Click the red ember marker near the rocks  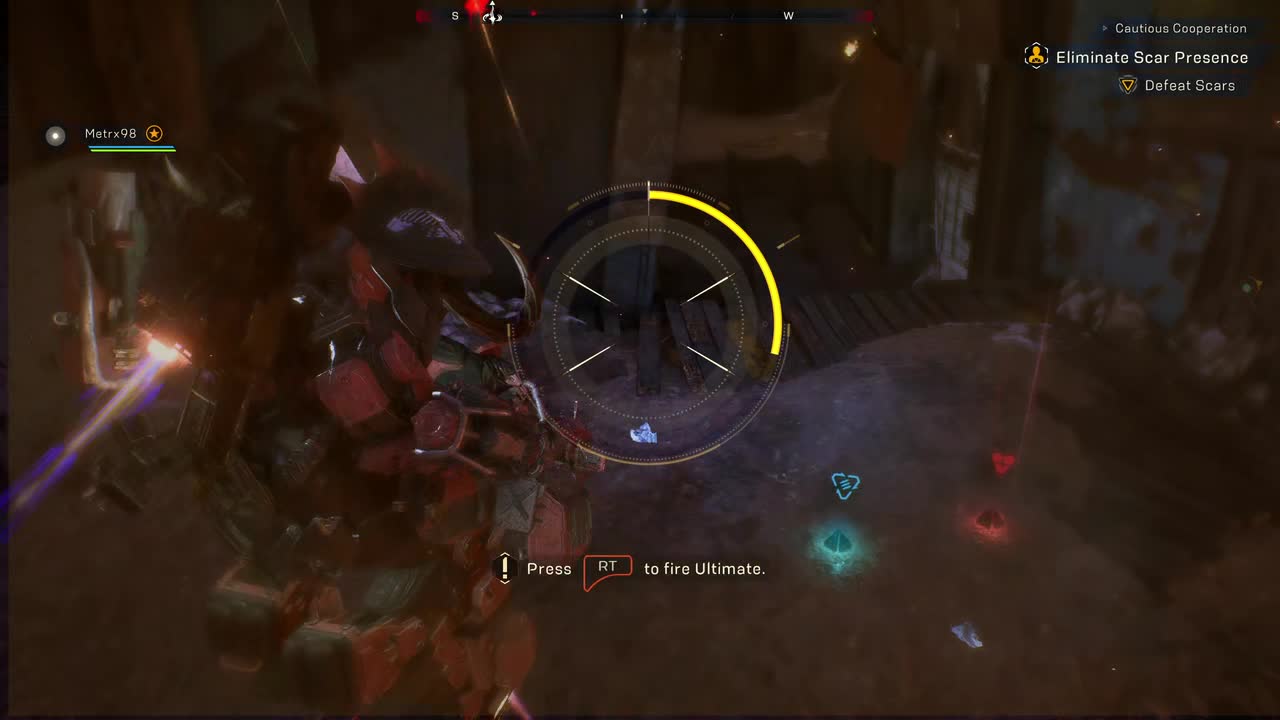[x=1003, y=461]
